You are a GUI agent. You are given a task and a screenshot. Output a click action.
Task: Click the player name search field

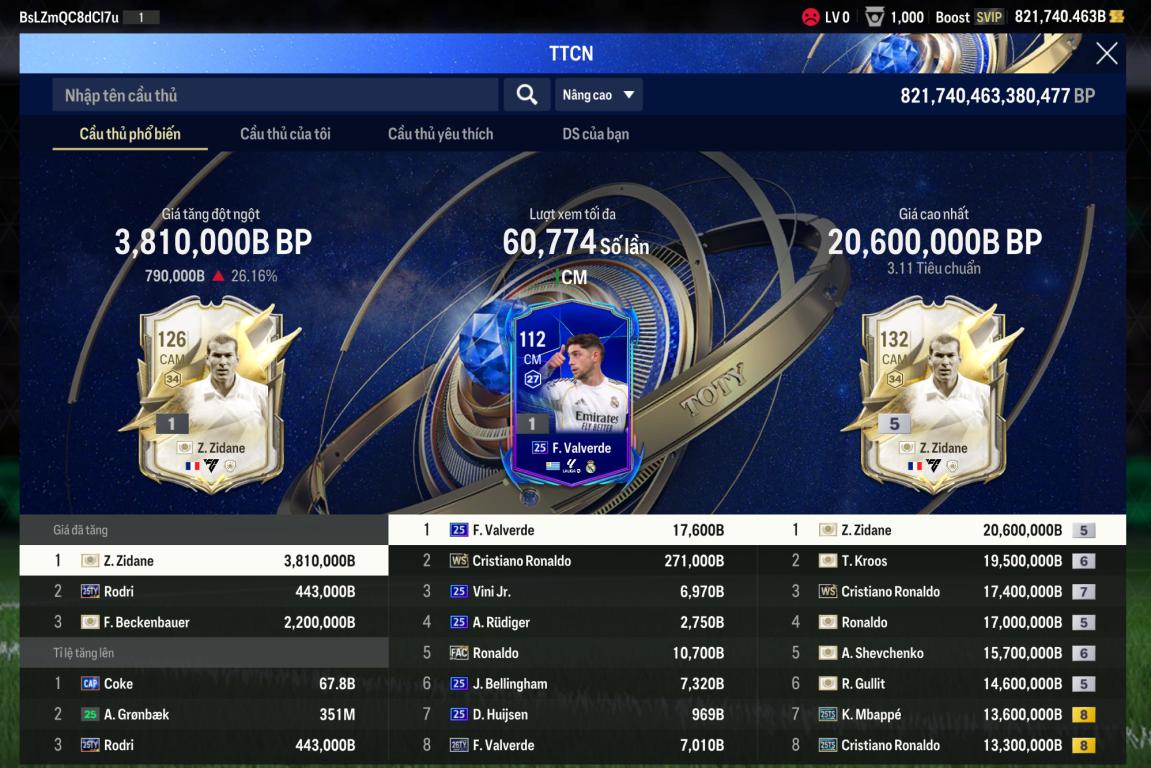click(x=275, y=95)
